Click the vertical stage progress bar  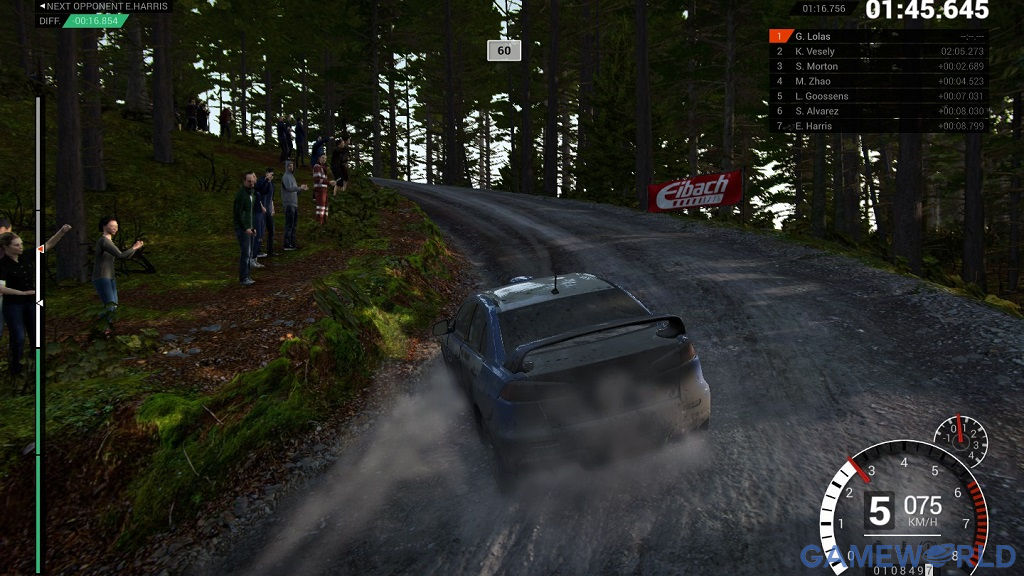tap(39, 330)
